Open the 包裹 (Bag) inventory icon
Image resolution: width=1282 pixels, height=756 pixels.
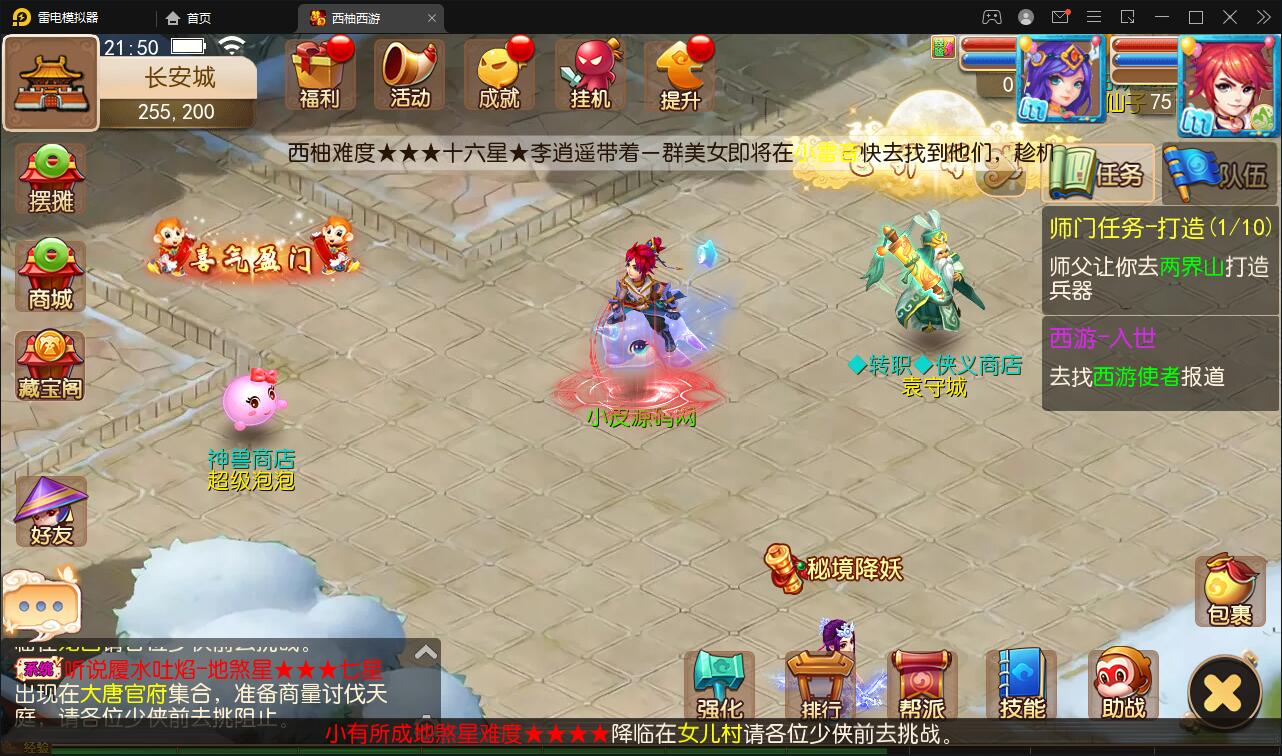[x=1229, y=590]
